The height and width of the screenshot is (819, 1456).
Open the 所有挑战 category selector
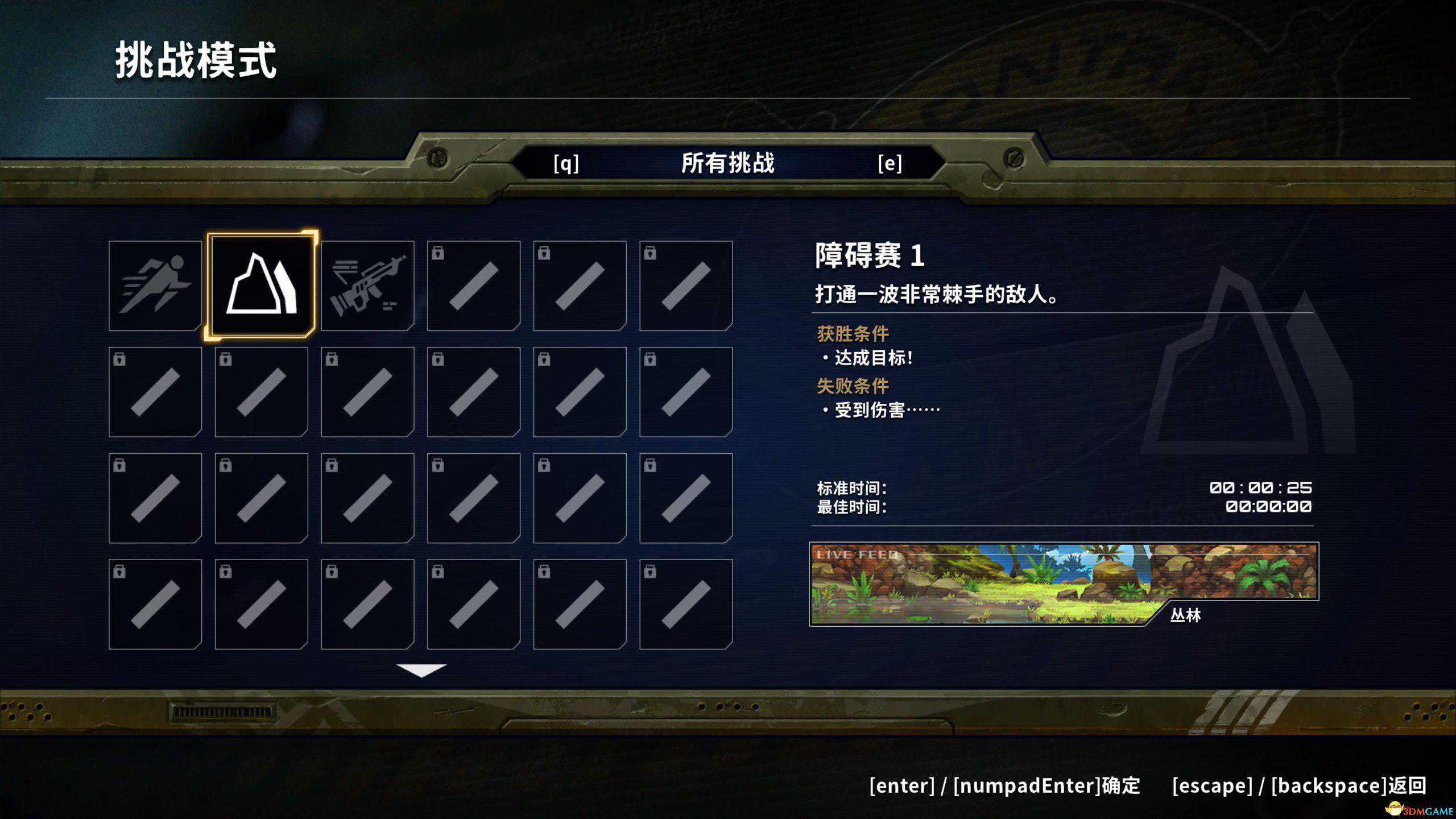[x=727, y=163]
